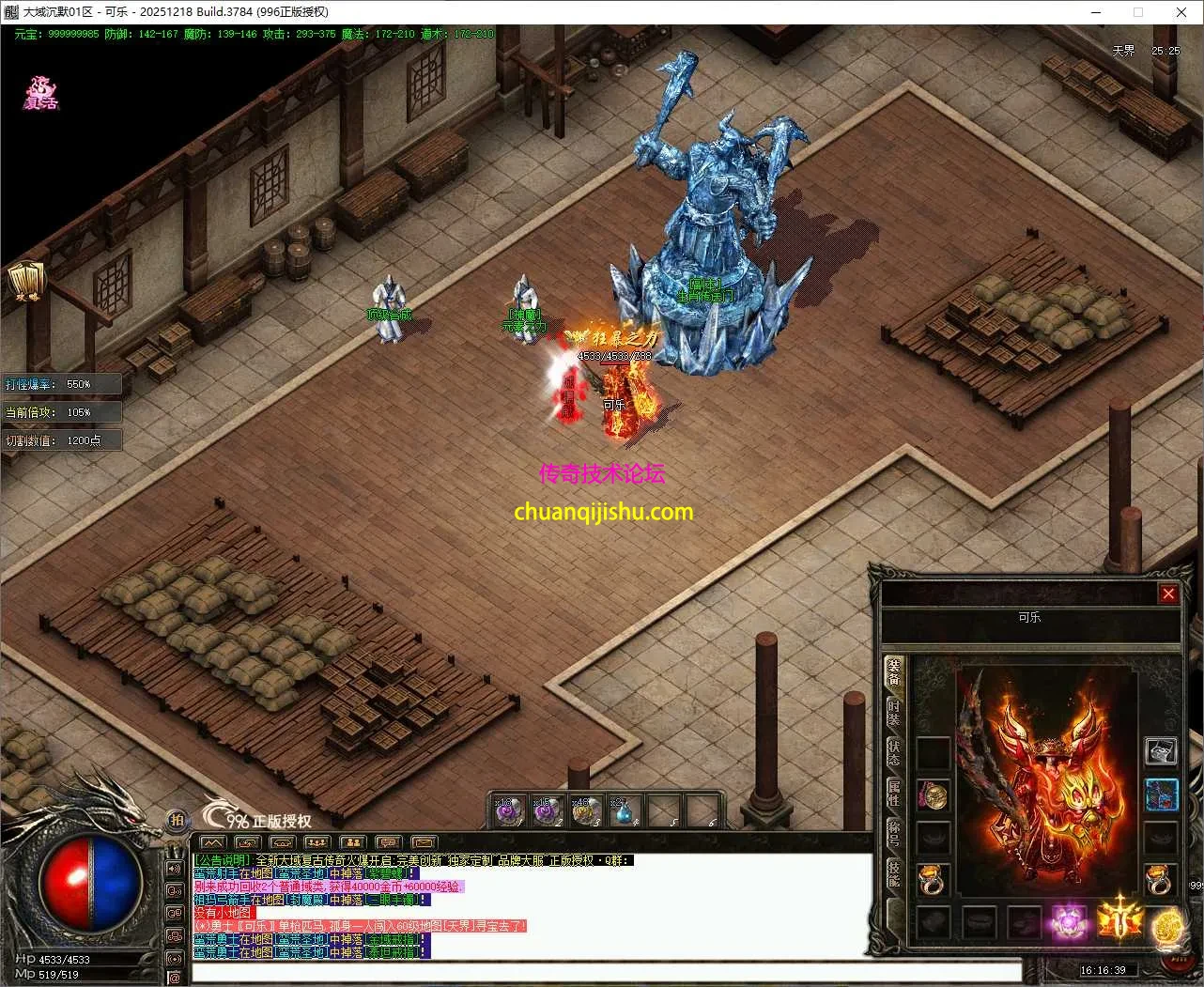Click the envelope mail button above chat
1204x987 pixels.
[424, 842]
